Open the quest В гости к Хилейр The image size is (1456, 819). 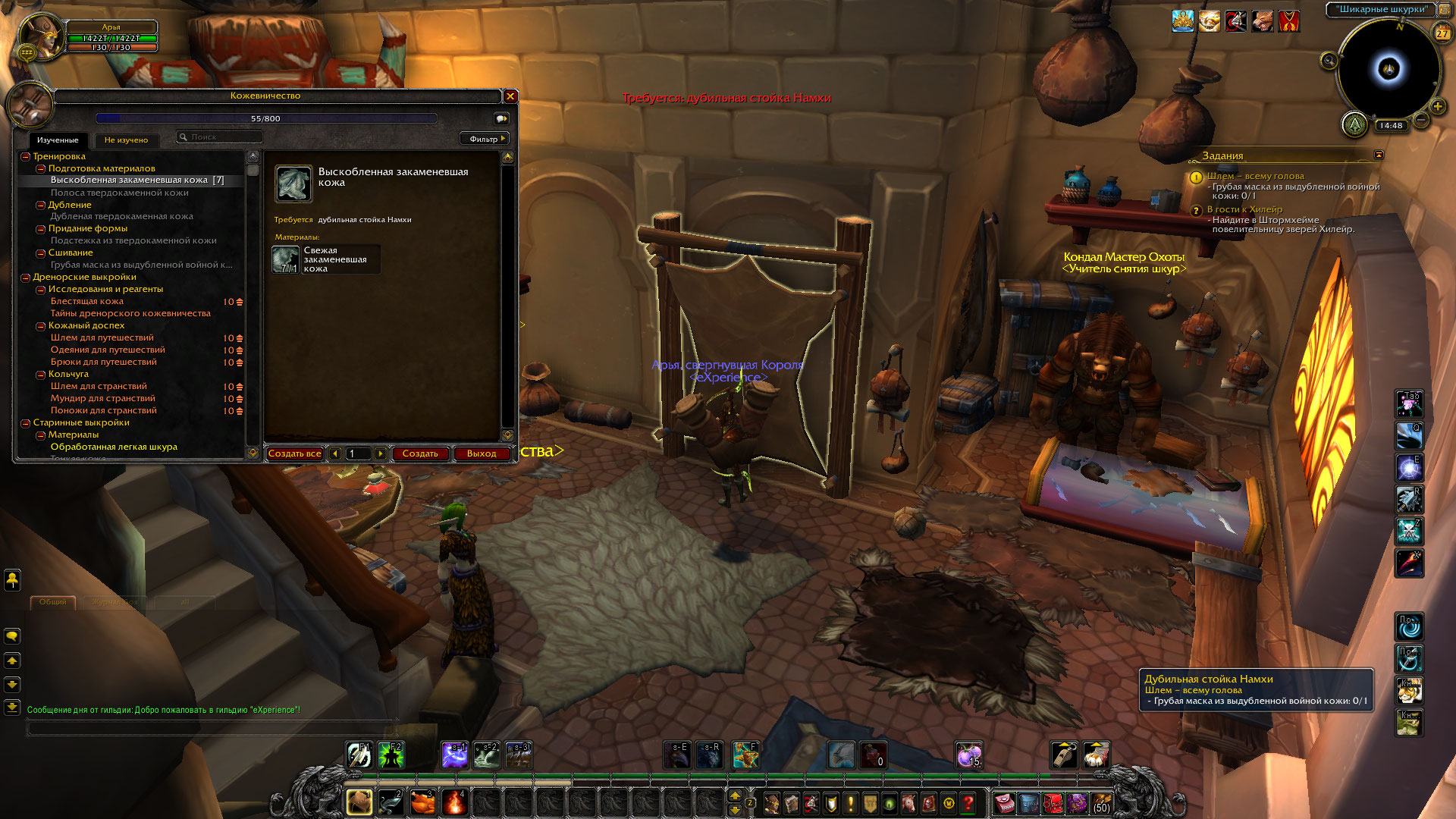point(1244,209)
